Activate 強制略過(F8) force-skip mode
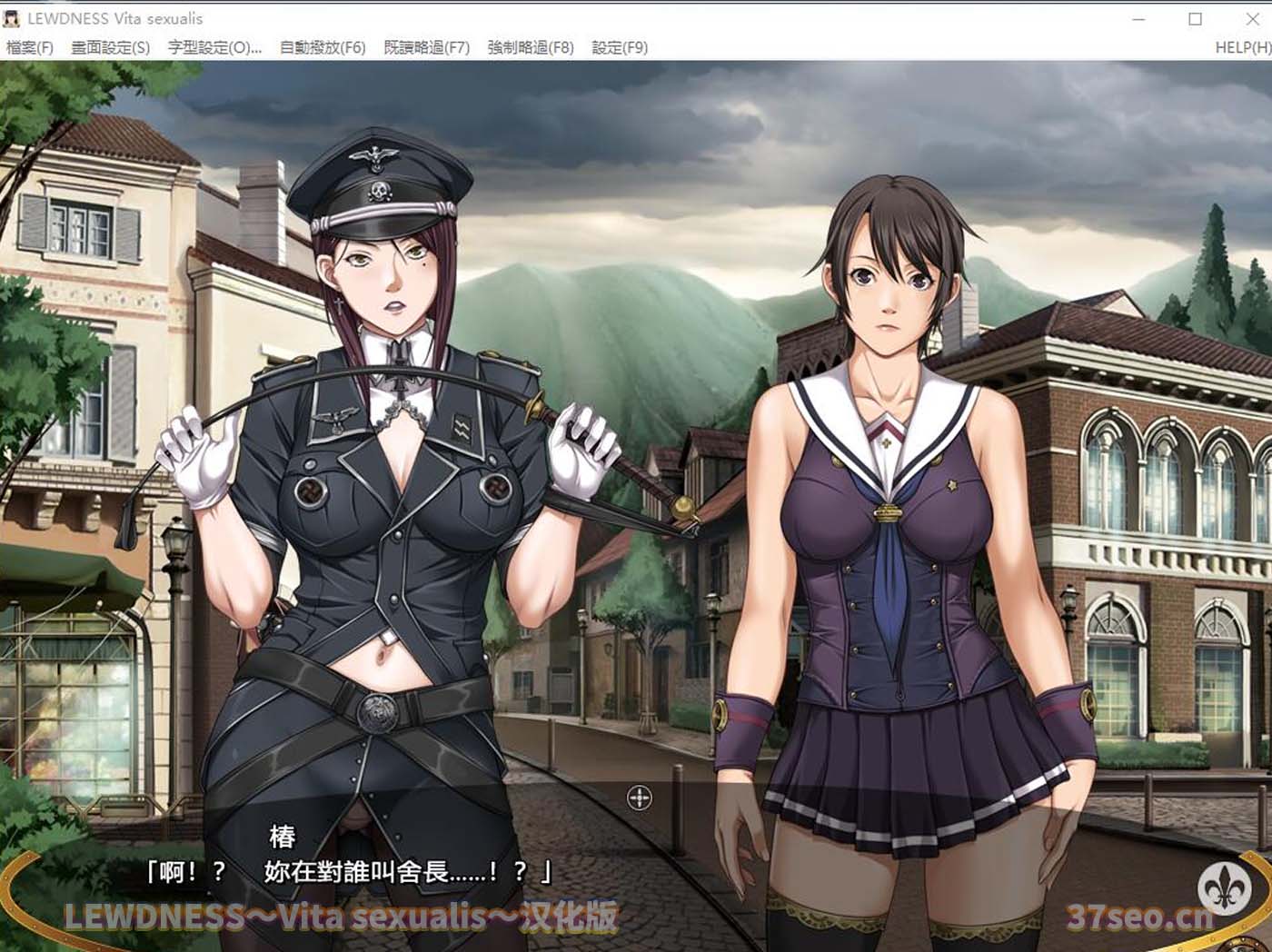This screenshot has width=1272, height=952. [x=532, y=47]
